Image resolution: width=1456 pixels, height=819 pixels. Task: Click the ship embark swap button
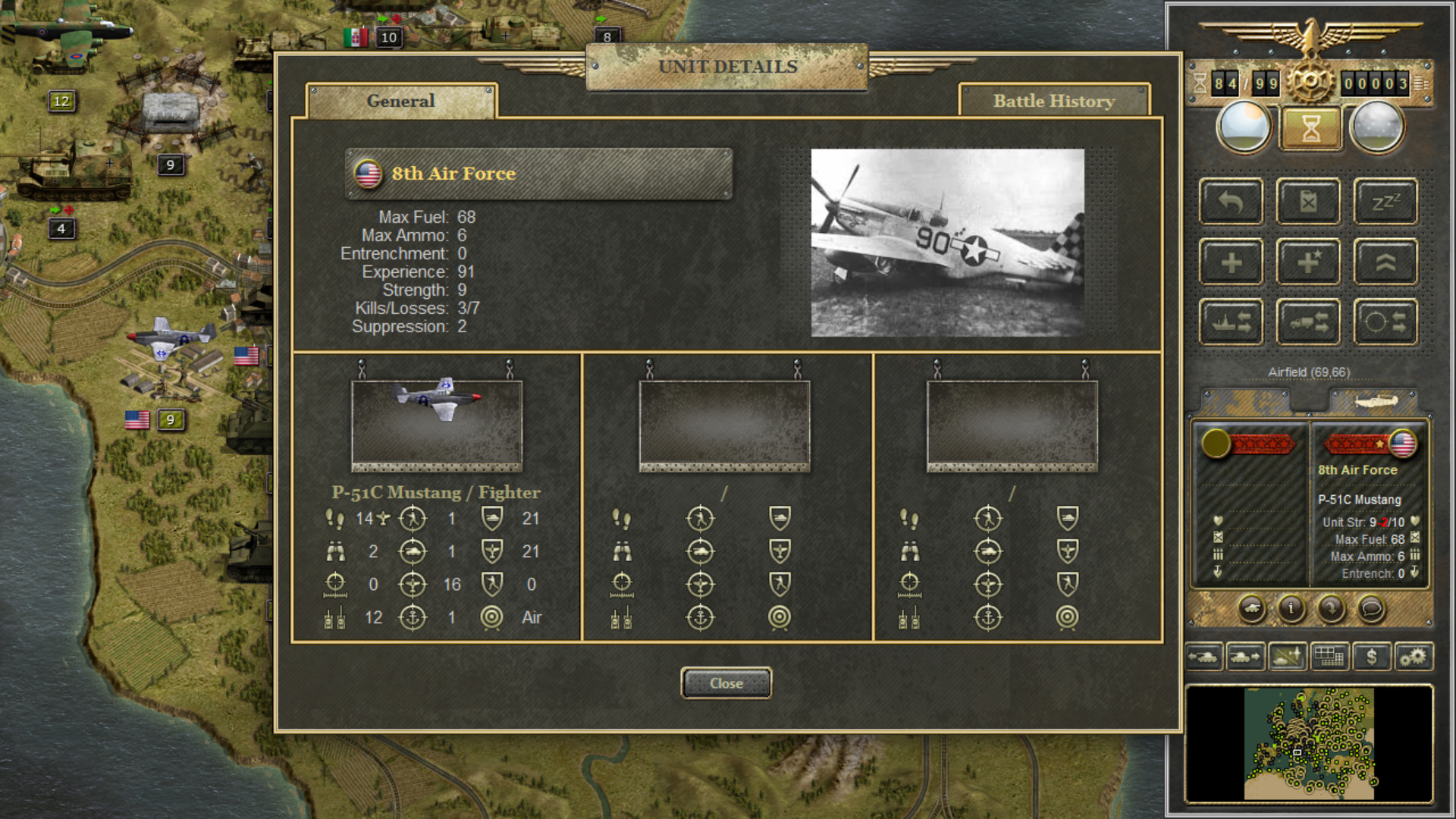pos(1231,322)
